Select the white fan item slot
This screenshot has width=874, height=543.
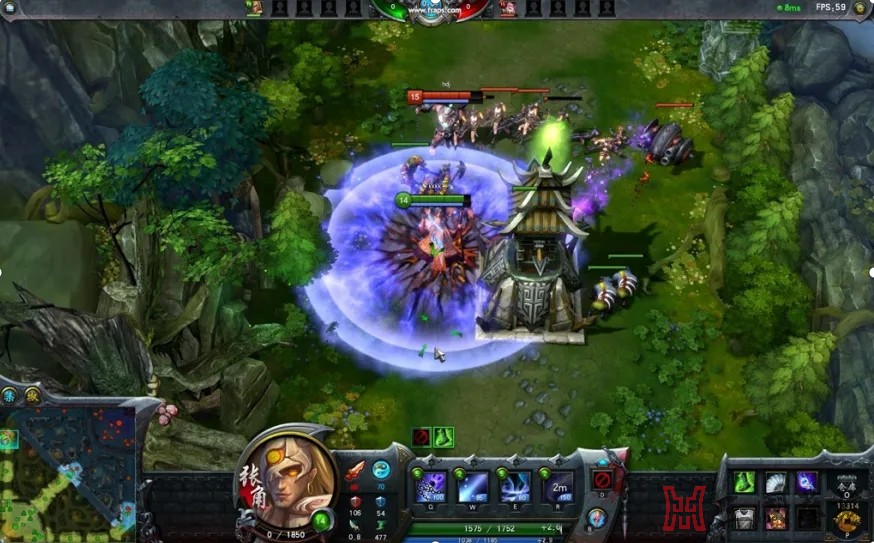click(775, 483)
